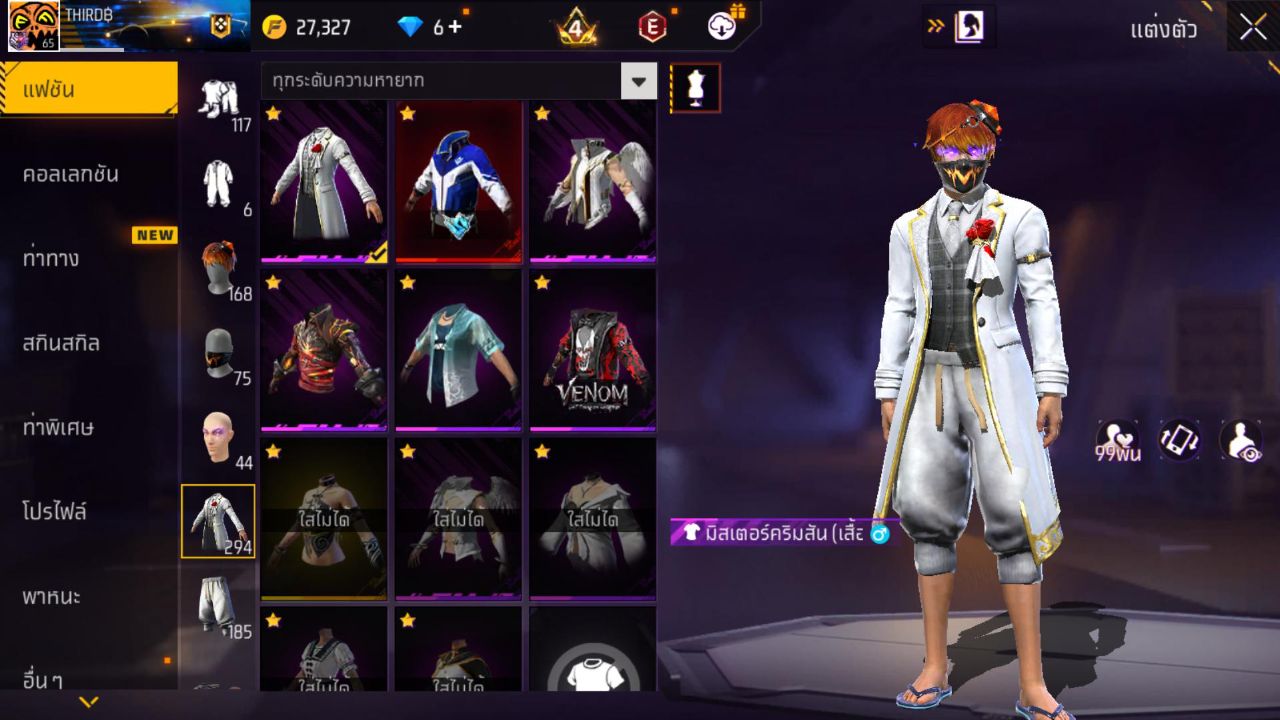
Task: Select the hairstyle category icon
Action: coord(220,270)
